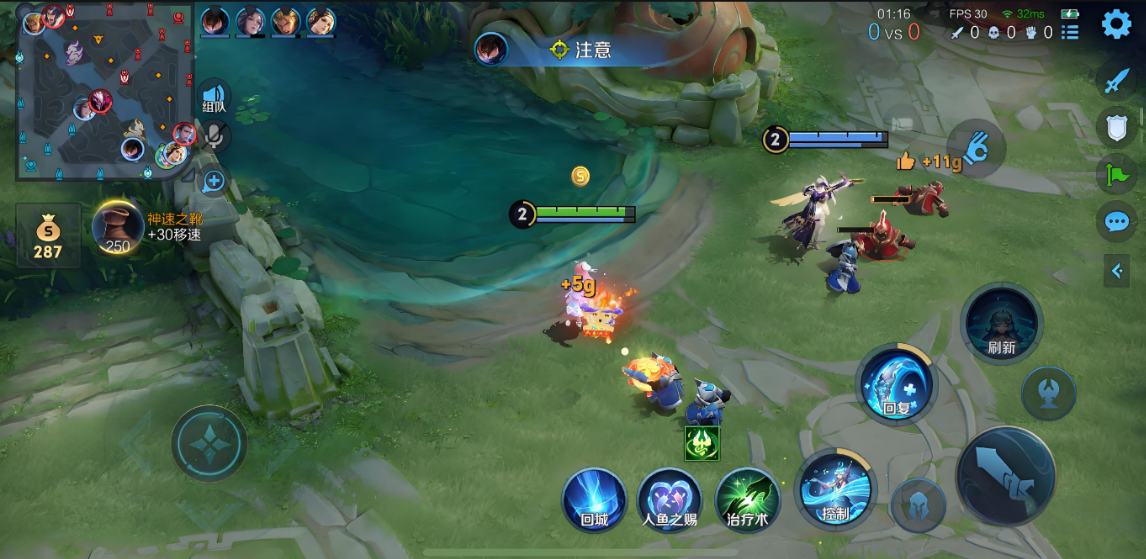The height and width of the screenshot is (559, 1146).
Task: Choose the shield defend signal
Action: pyautogui.click(x=1116, y=128)
